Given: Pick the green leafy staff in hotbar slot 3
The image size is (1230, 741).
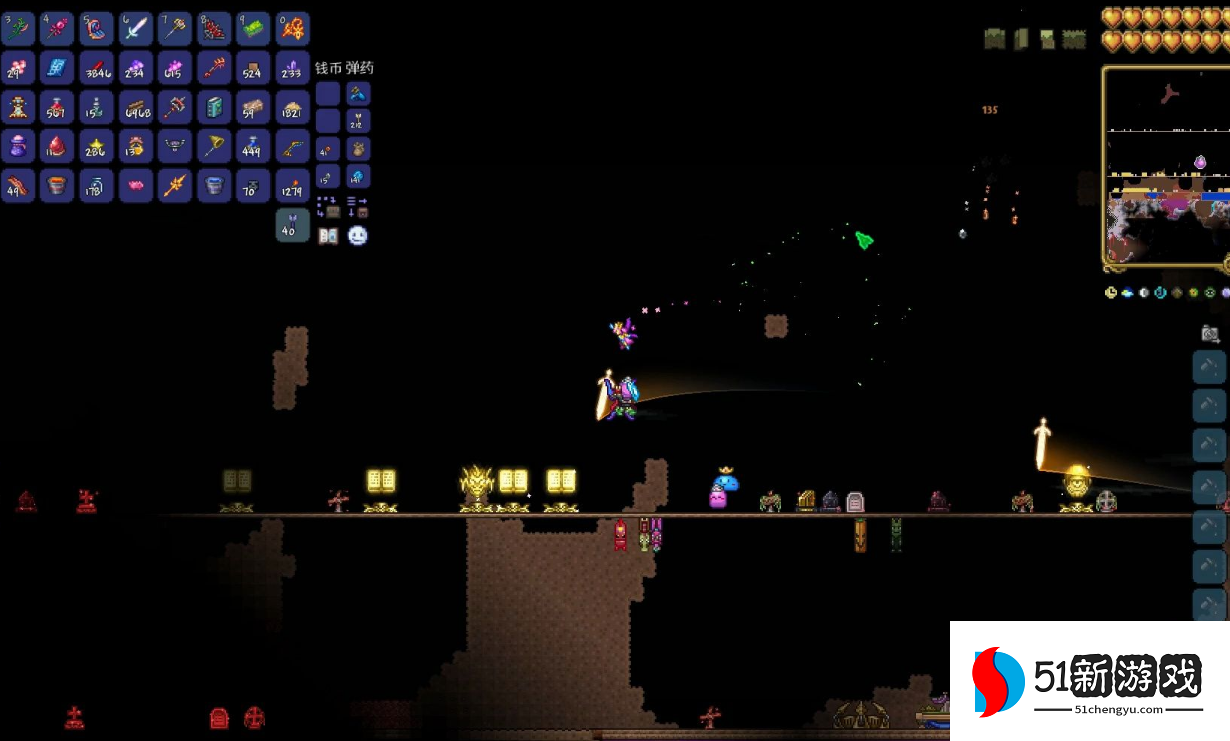Looking at the screenshot, I should click(x=19, y=28).
